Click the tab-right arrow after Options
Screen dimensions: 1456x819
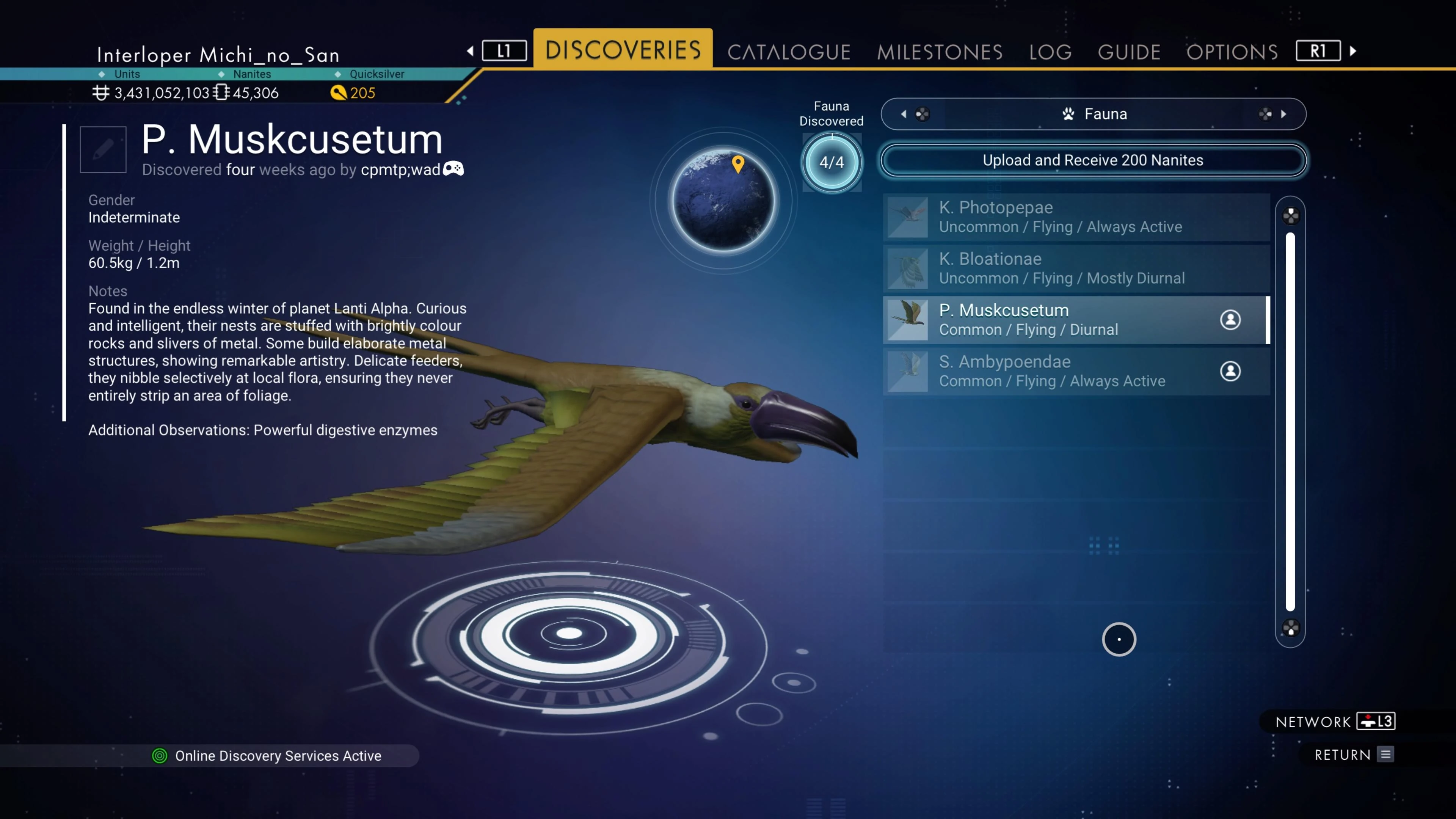1353,51
